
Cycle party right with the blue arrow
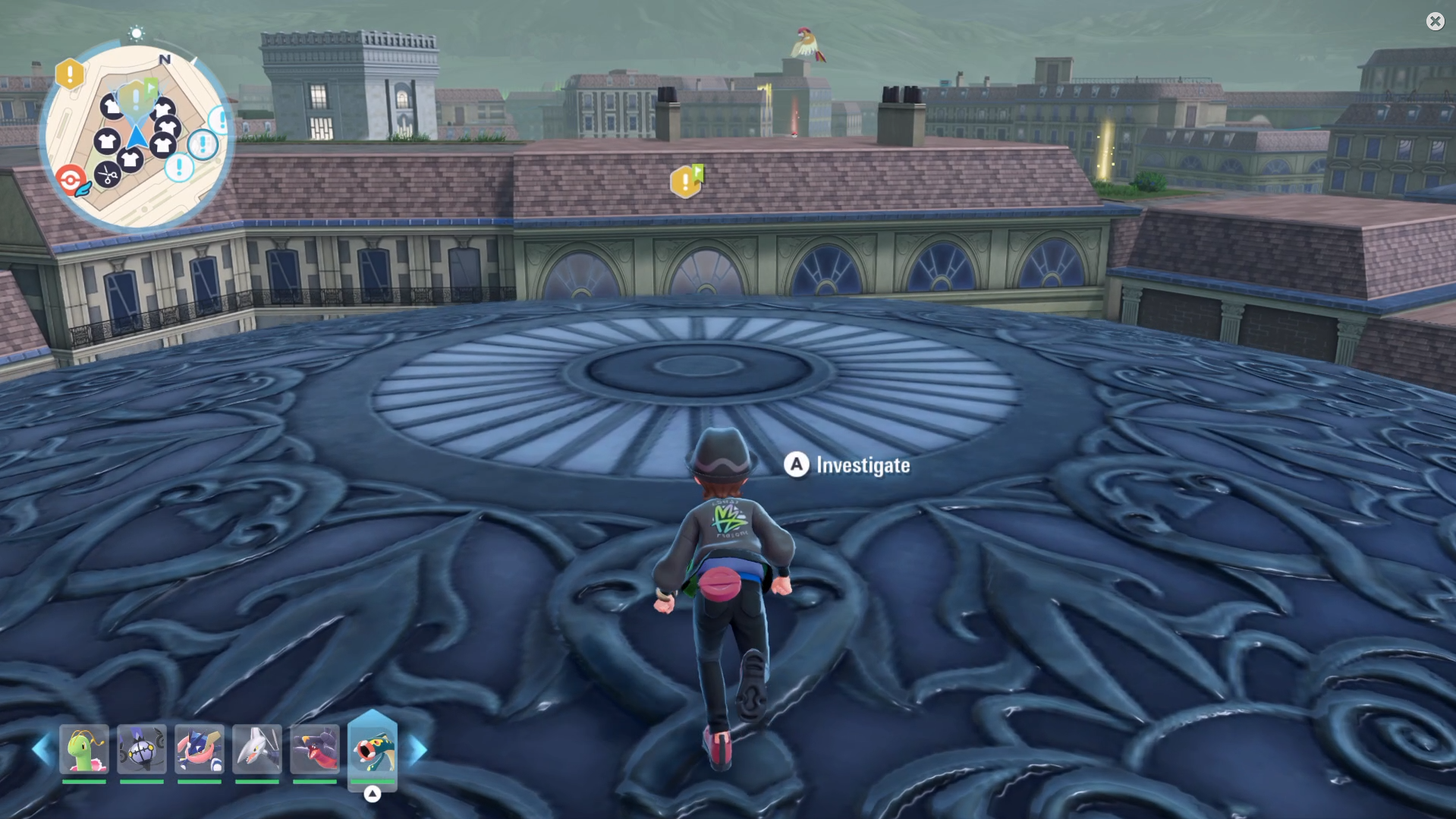[418, 750]
